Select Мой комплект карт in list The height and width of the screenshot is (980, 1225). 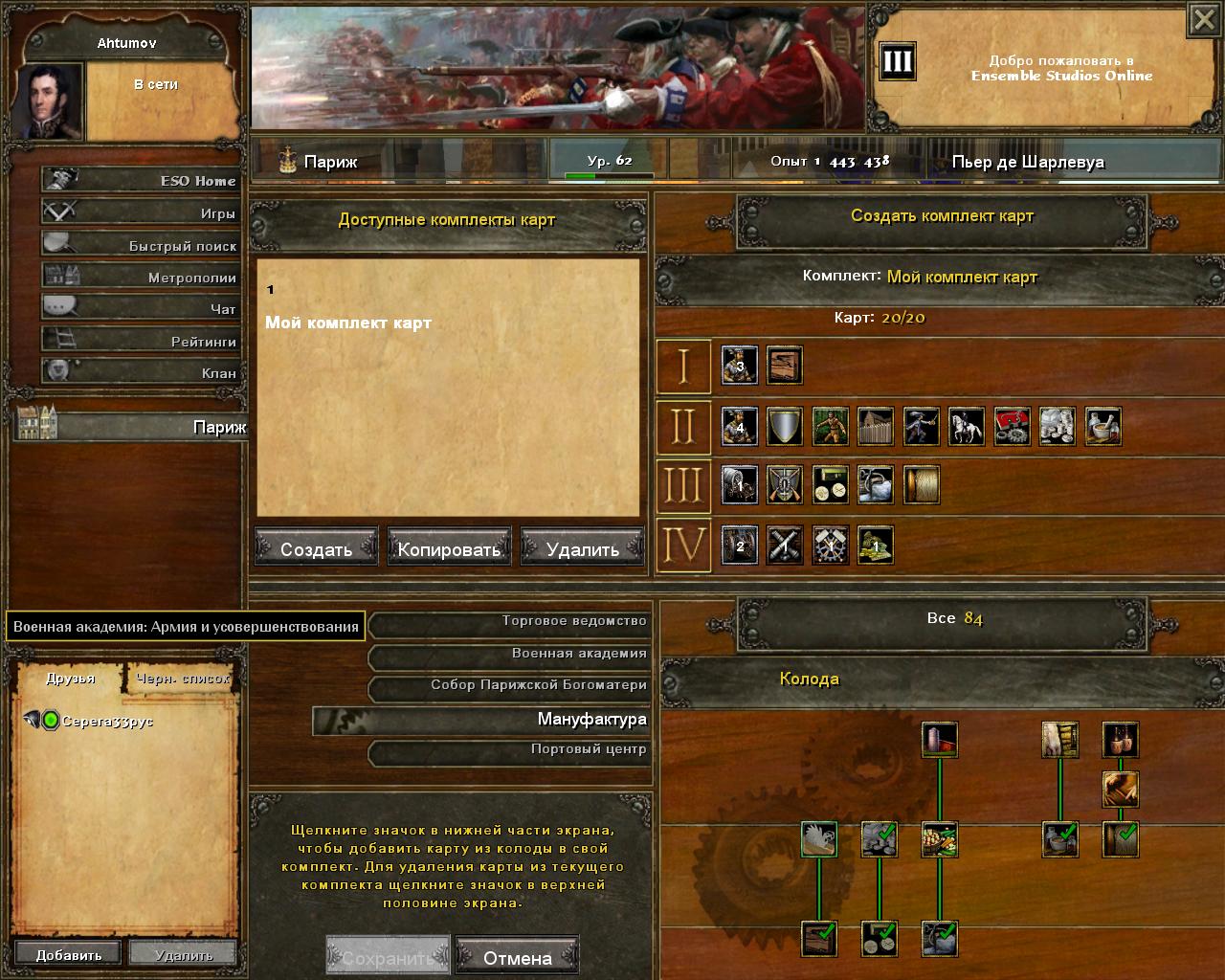coord(348,323)
